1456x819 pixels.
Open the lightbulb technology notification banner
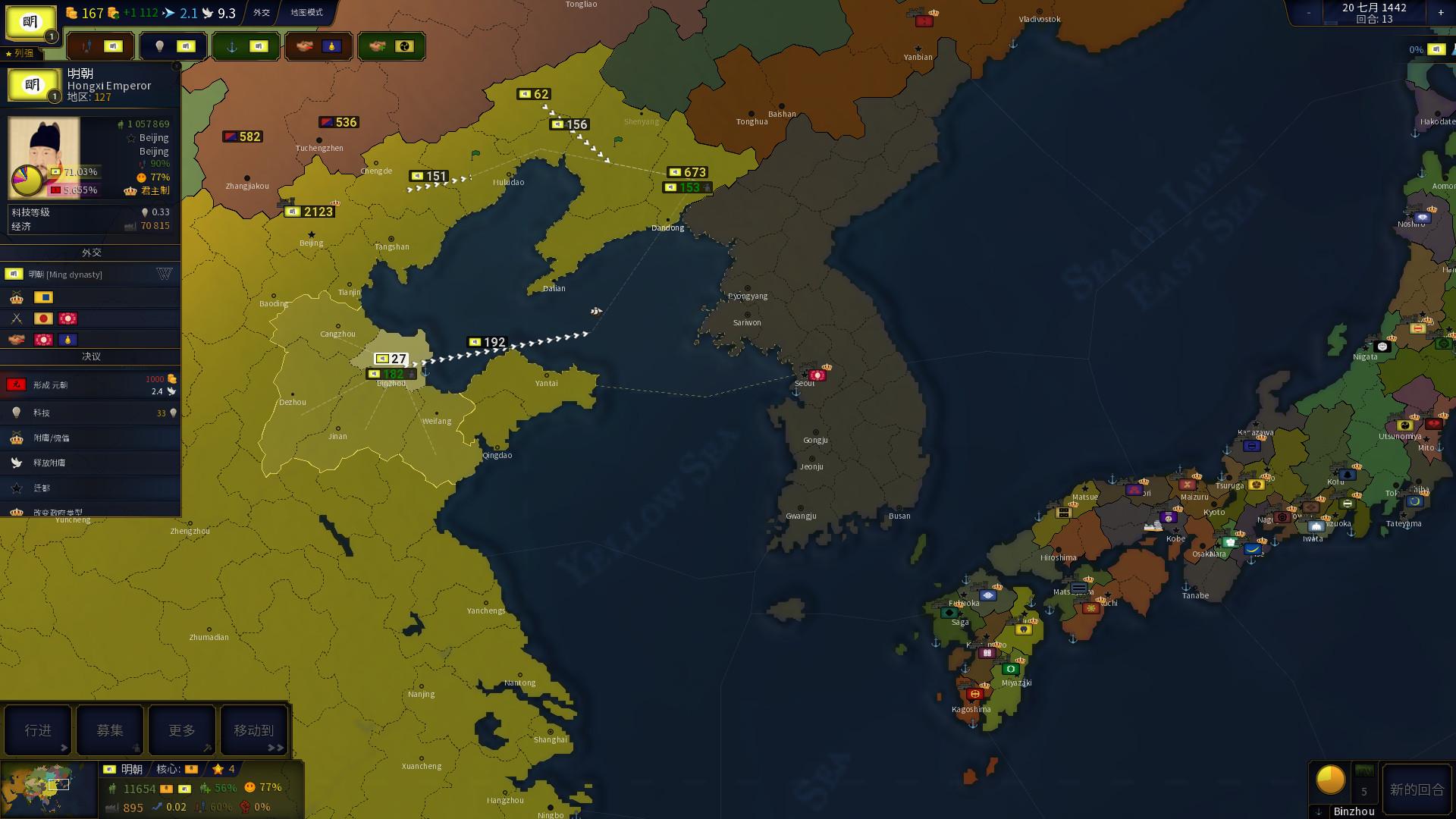[173, 45]
